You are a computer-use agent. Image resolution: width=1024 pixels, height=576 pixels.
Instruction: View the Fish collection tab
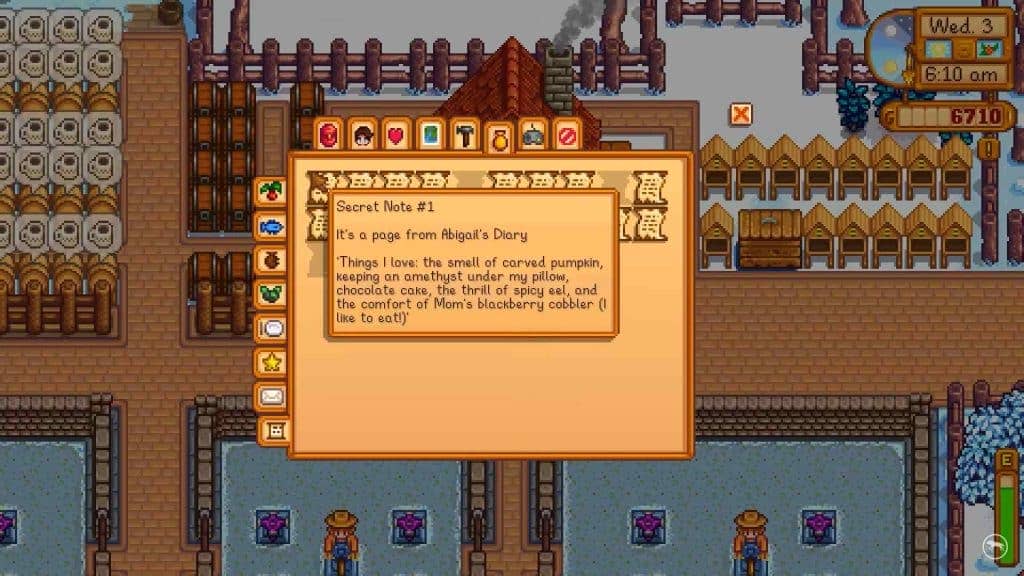(x=270, y=225)
